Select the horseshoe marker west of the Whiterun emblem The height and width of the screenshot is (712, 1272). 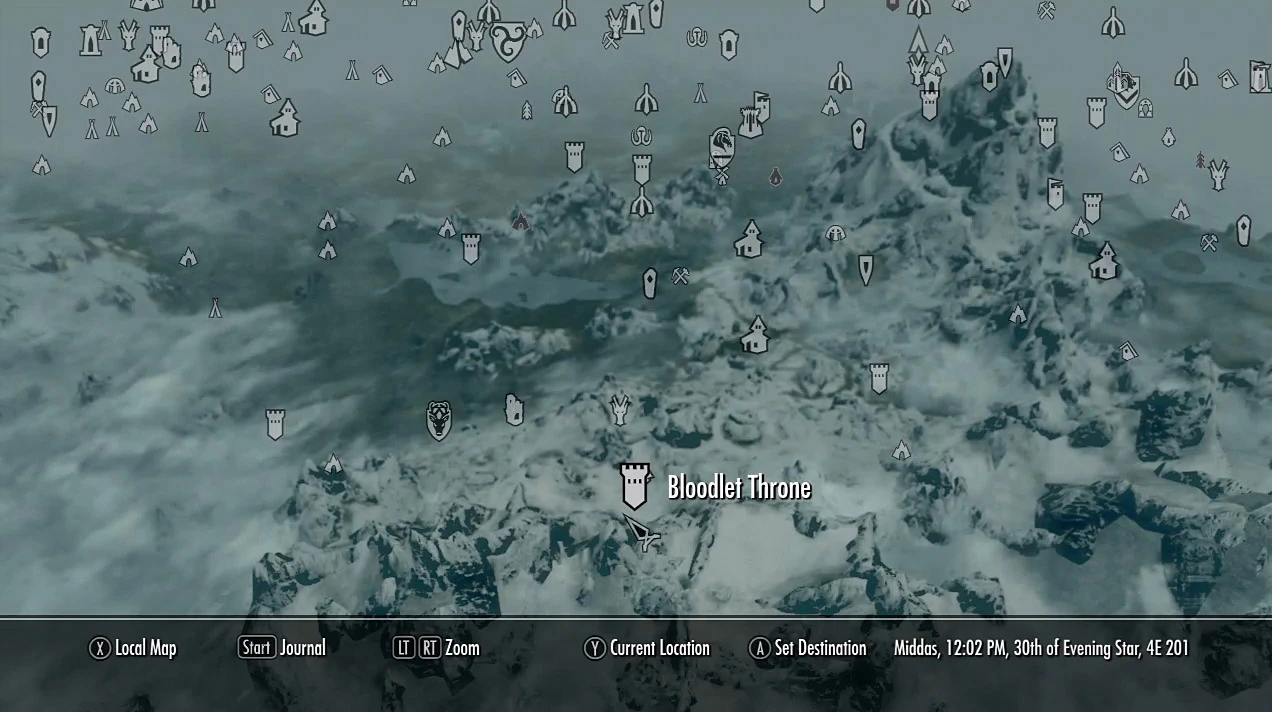point(641,135)
